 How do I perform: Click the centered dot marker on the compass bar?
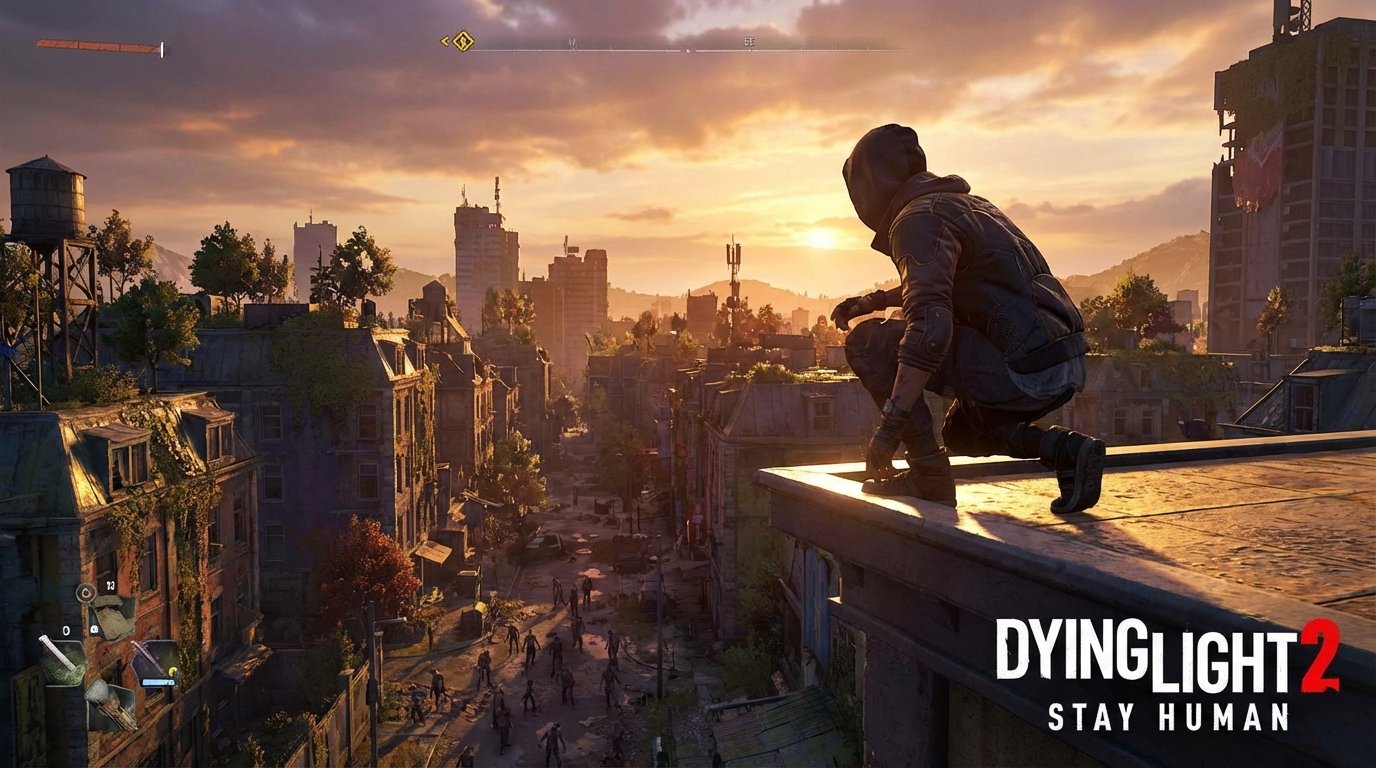point(687,51)
